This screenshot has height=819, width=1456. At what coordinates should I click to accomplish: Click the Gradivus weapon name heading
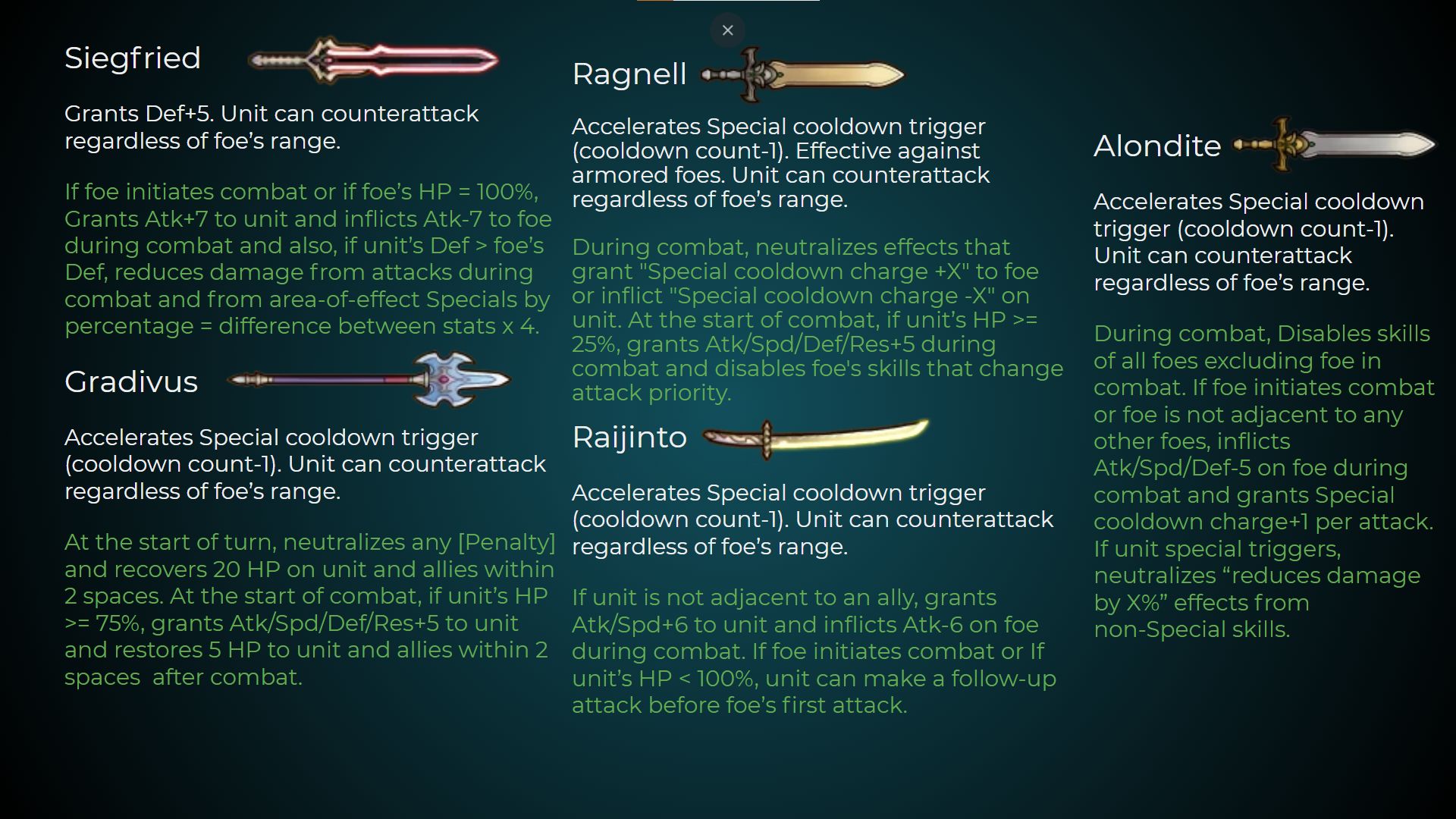tap(131, 382)
